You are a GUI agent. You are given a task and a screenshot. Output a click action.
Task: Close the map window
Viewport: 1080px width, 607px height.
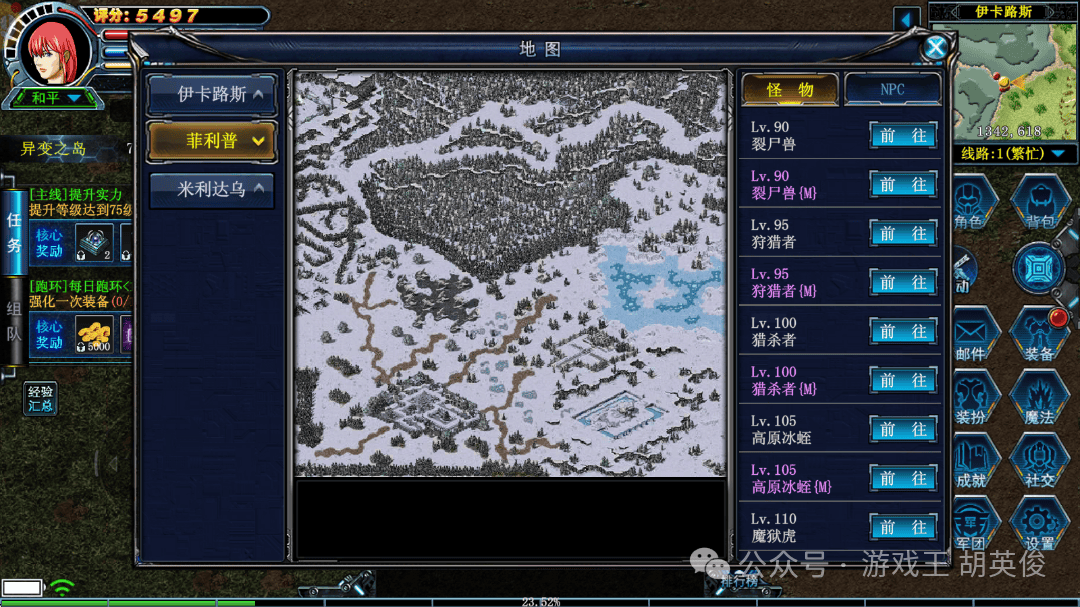coord(935,47)
